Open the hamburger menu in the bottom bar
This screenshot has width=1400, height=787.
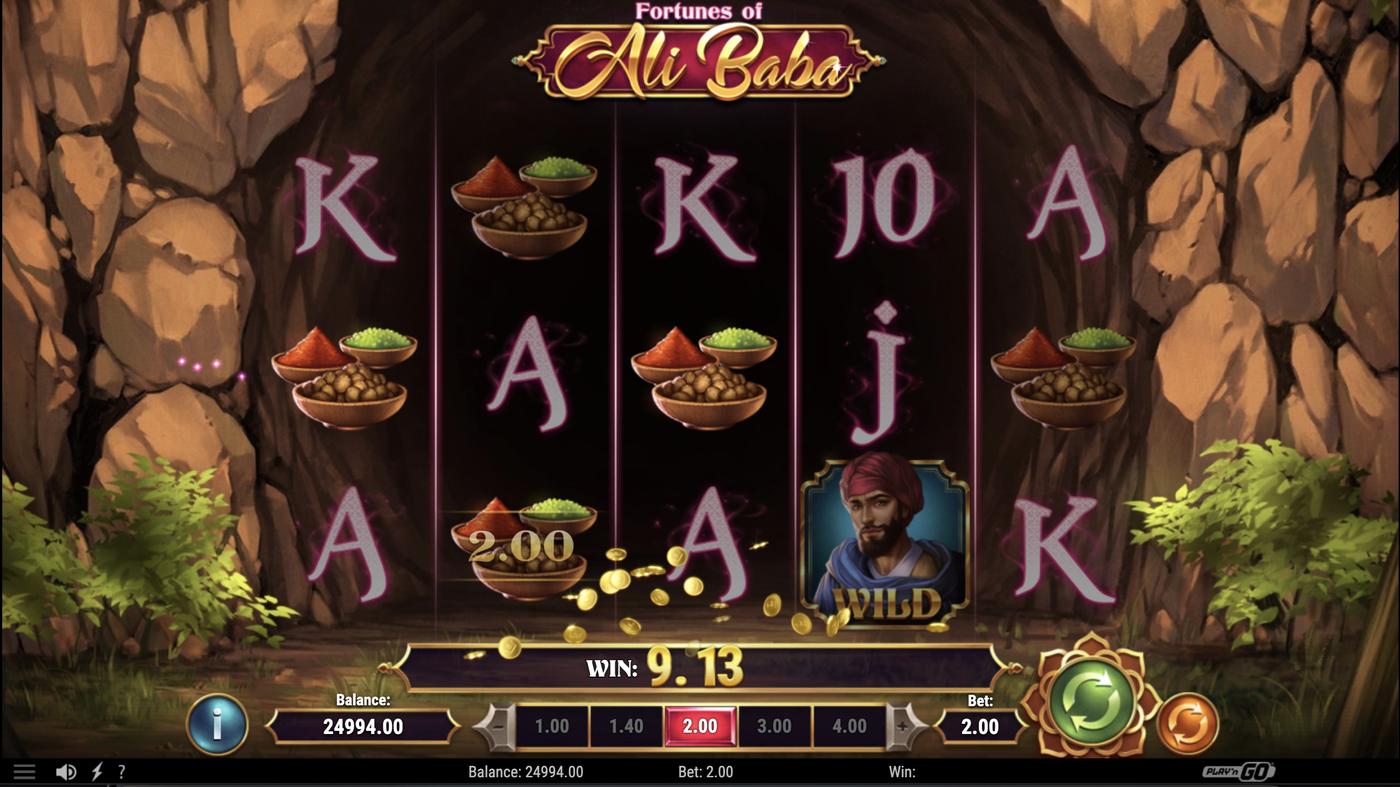(24, 770)
